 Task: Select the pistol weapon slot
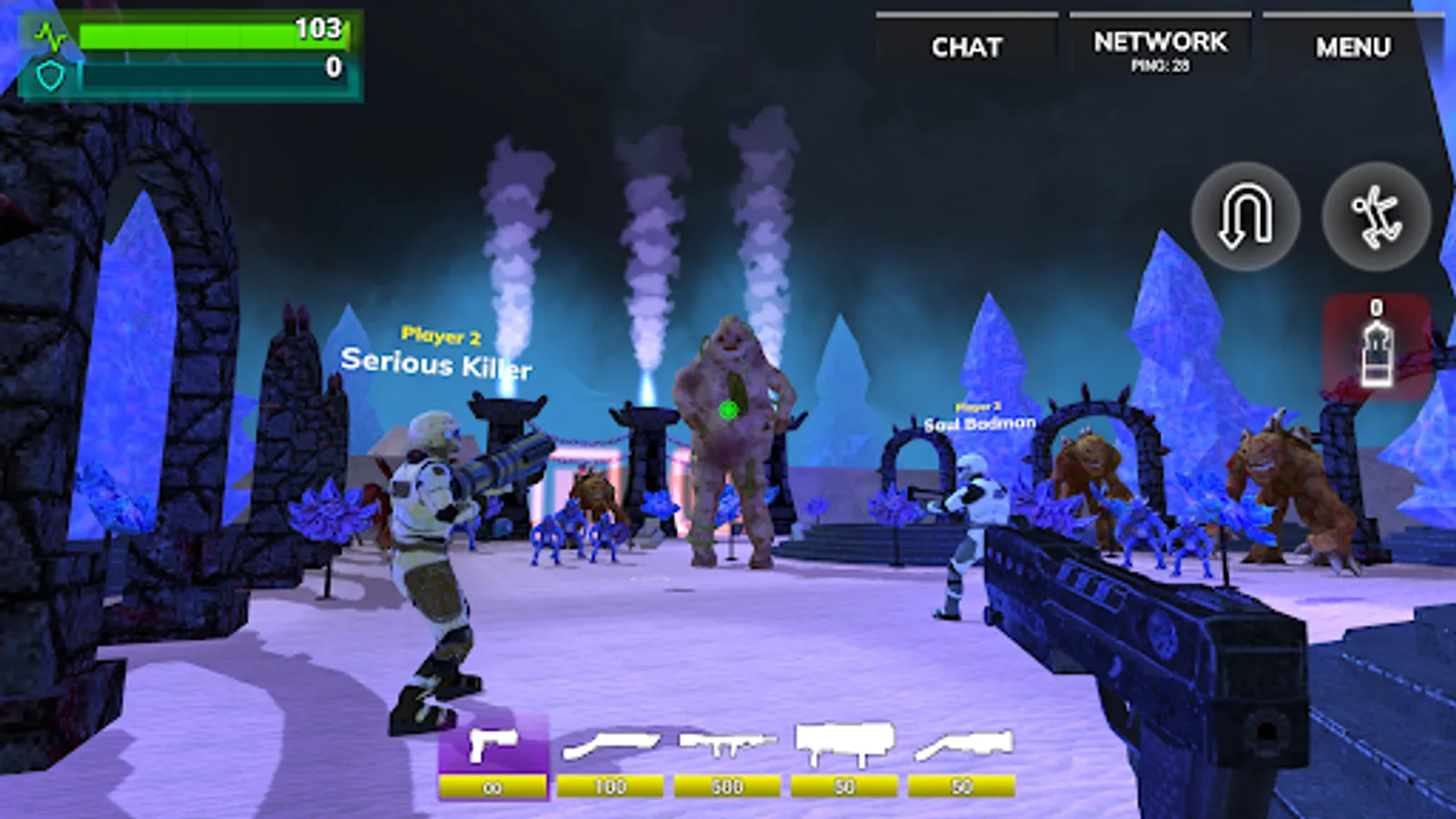tap(492, 748)
